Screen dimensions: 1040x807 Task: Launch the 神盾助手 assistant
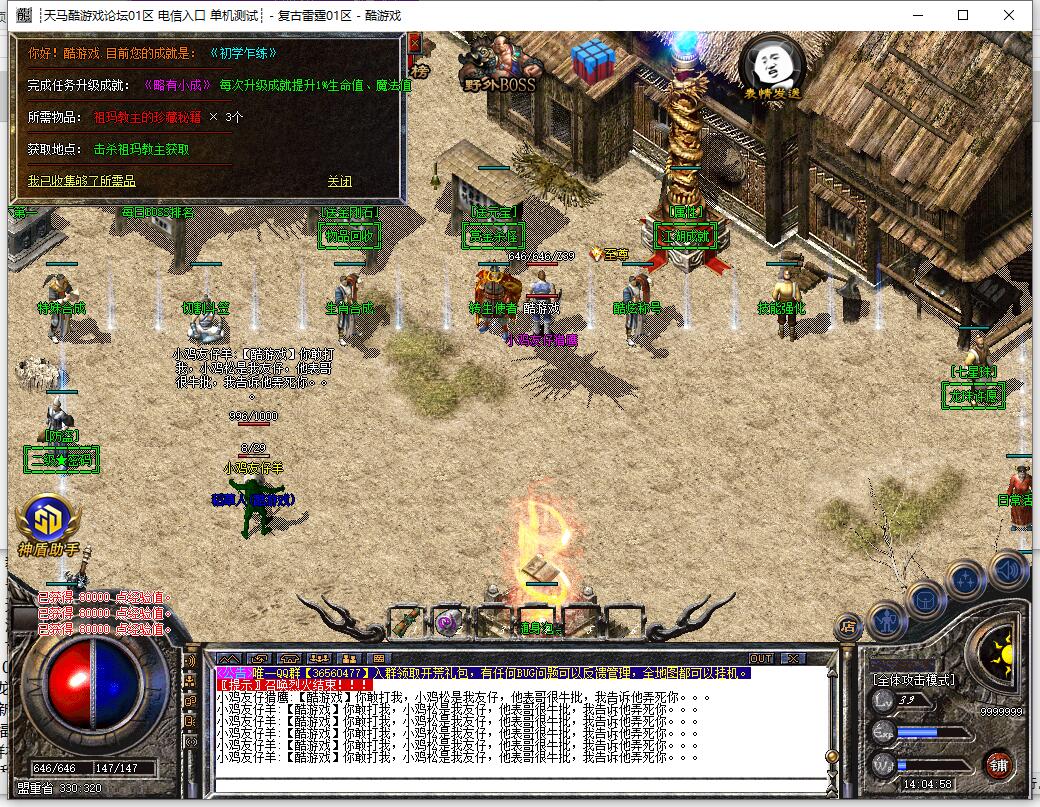[x=47, y=524]
